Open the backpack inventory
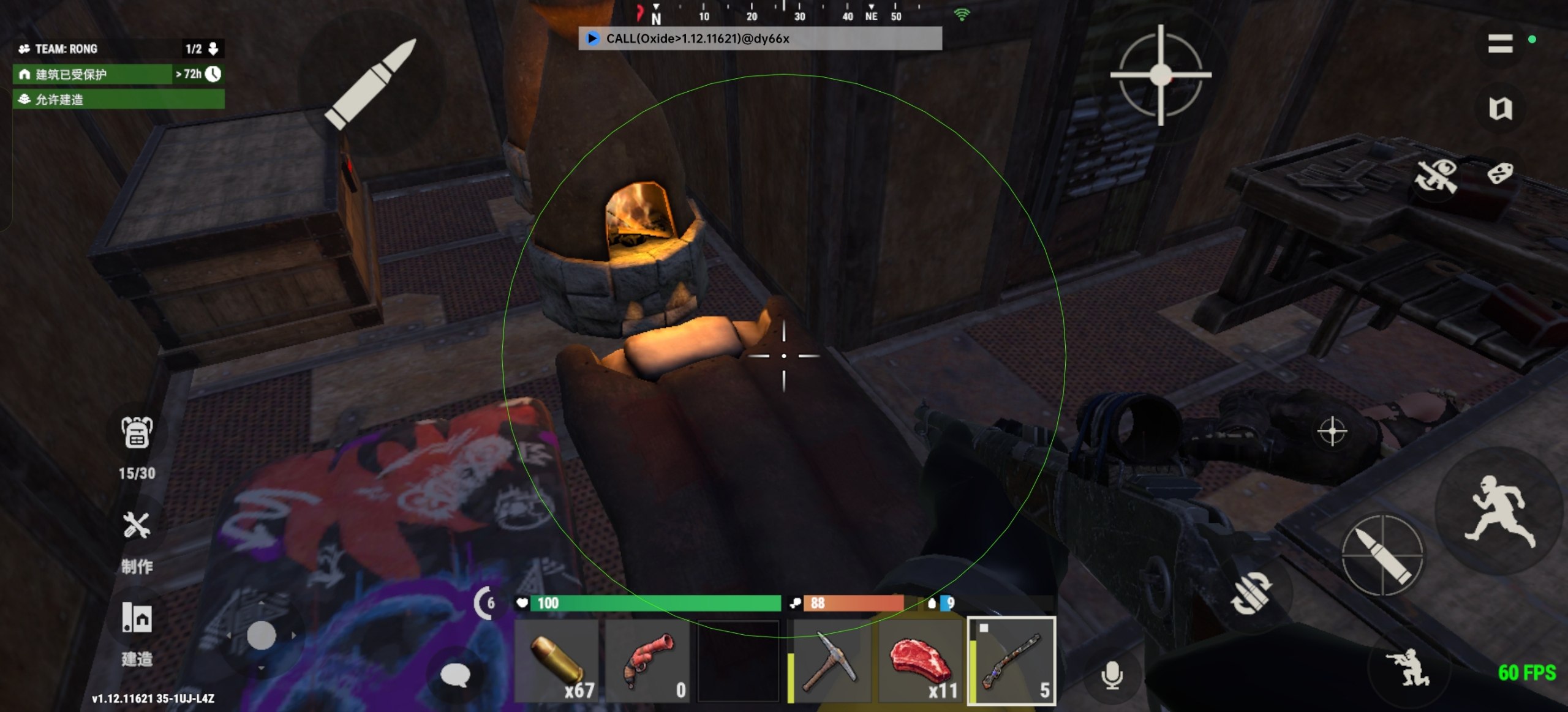The width and height of the screenshot is (1568, 712). (137, 433)
